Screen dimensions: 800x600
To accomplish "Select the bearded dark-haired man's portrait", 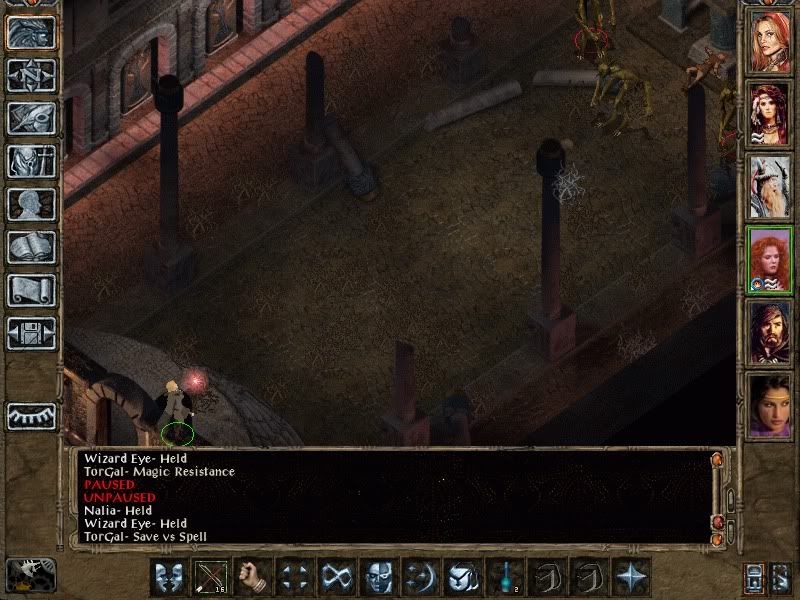I will point(770,331).
